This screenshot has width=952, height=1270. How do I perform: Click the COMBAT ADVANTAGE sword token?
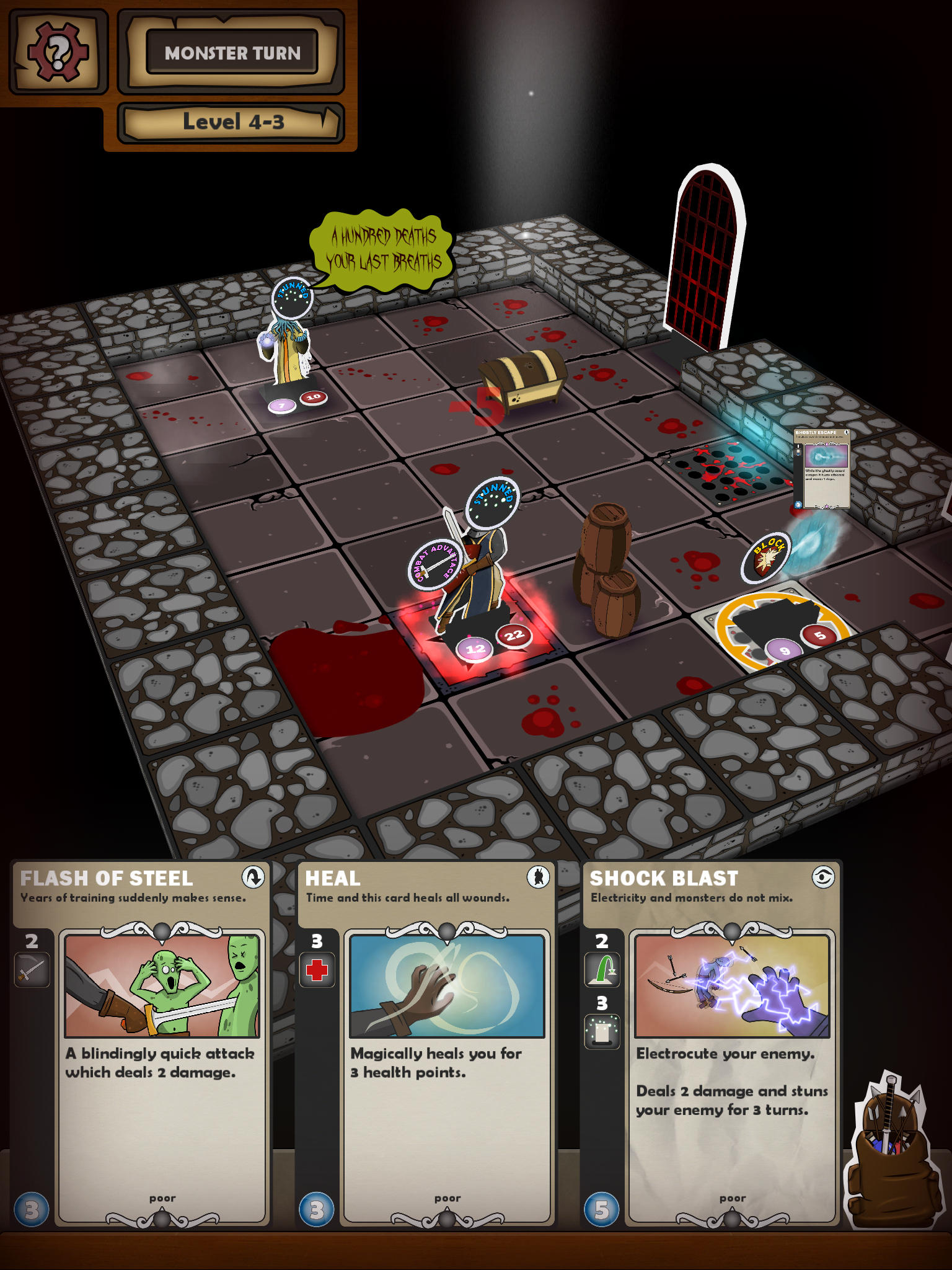pos(434,563)
